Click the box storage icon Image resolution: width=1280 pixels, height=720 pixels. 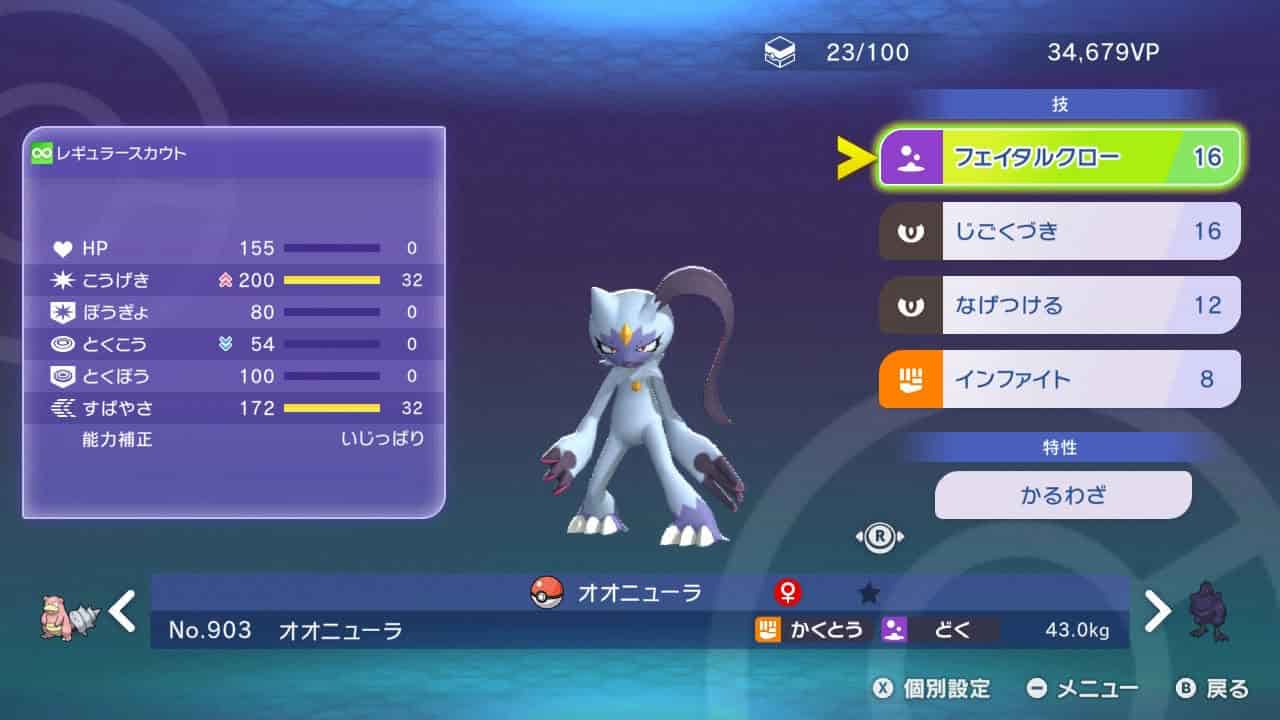pyautogui.click(x=780, y=53)
